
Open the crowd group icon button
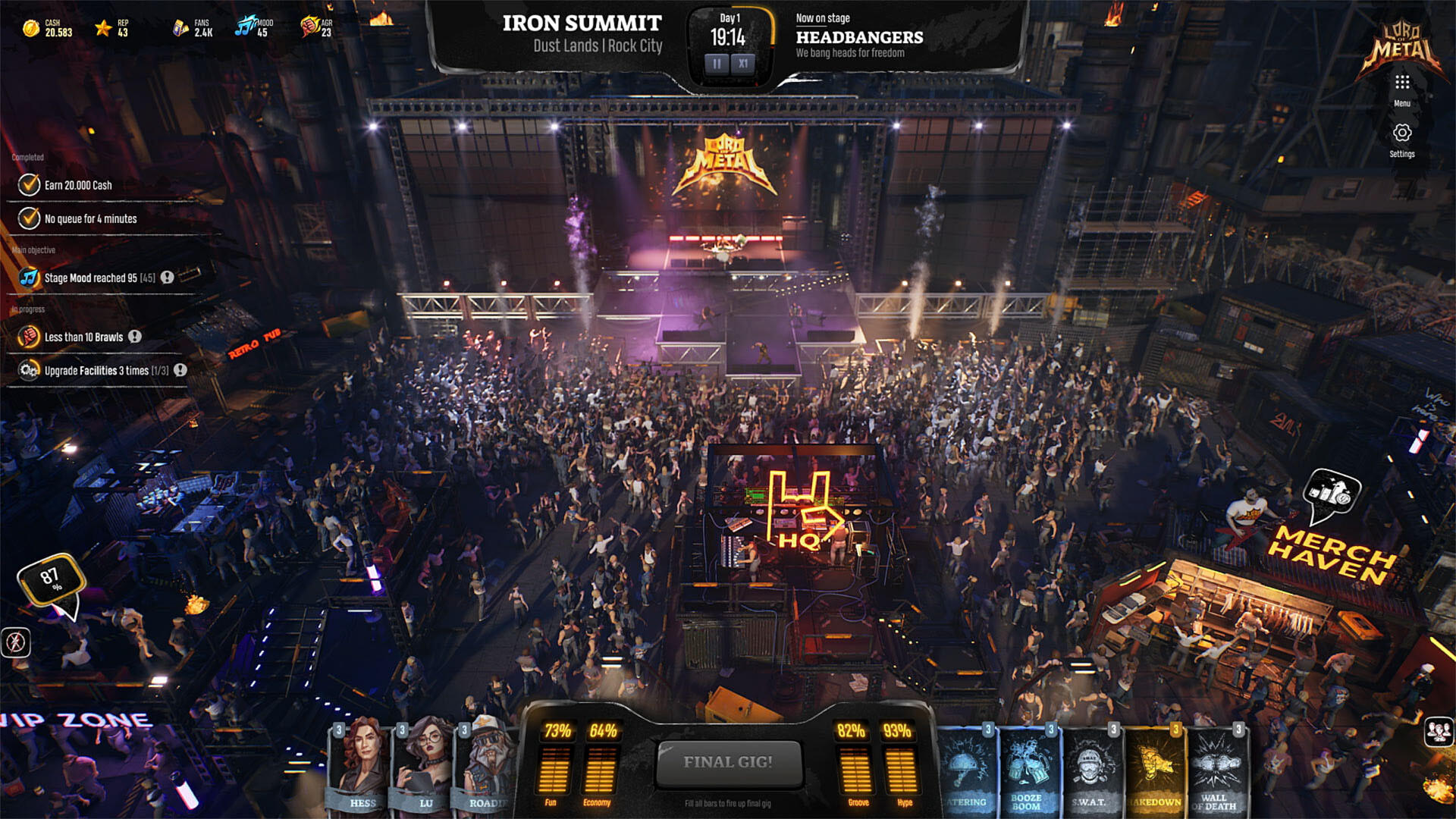pos(1439,731)
